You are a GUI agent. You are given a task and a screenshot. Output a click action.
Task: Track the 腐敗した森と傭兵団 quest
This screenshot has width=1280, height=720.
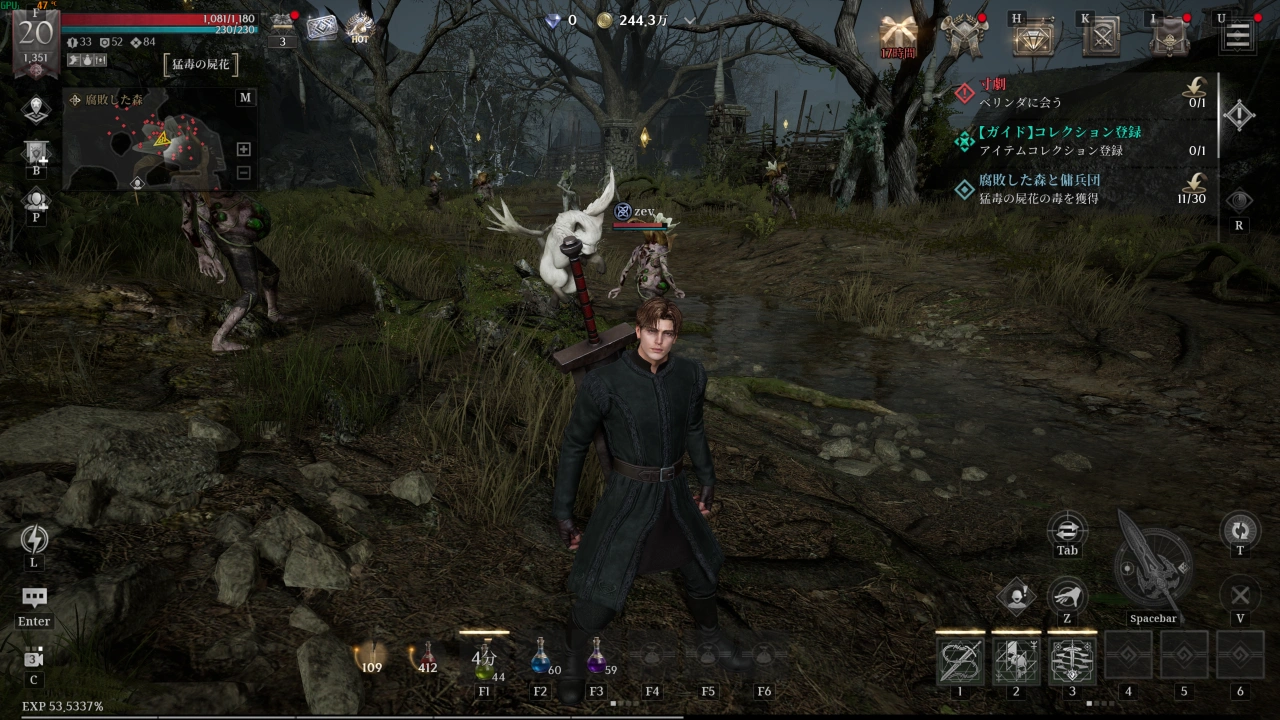click(x=1080, y=189)
